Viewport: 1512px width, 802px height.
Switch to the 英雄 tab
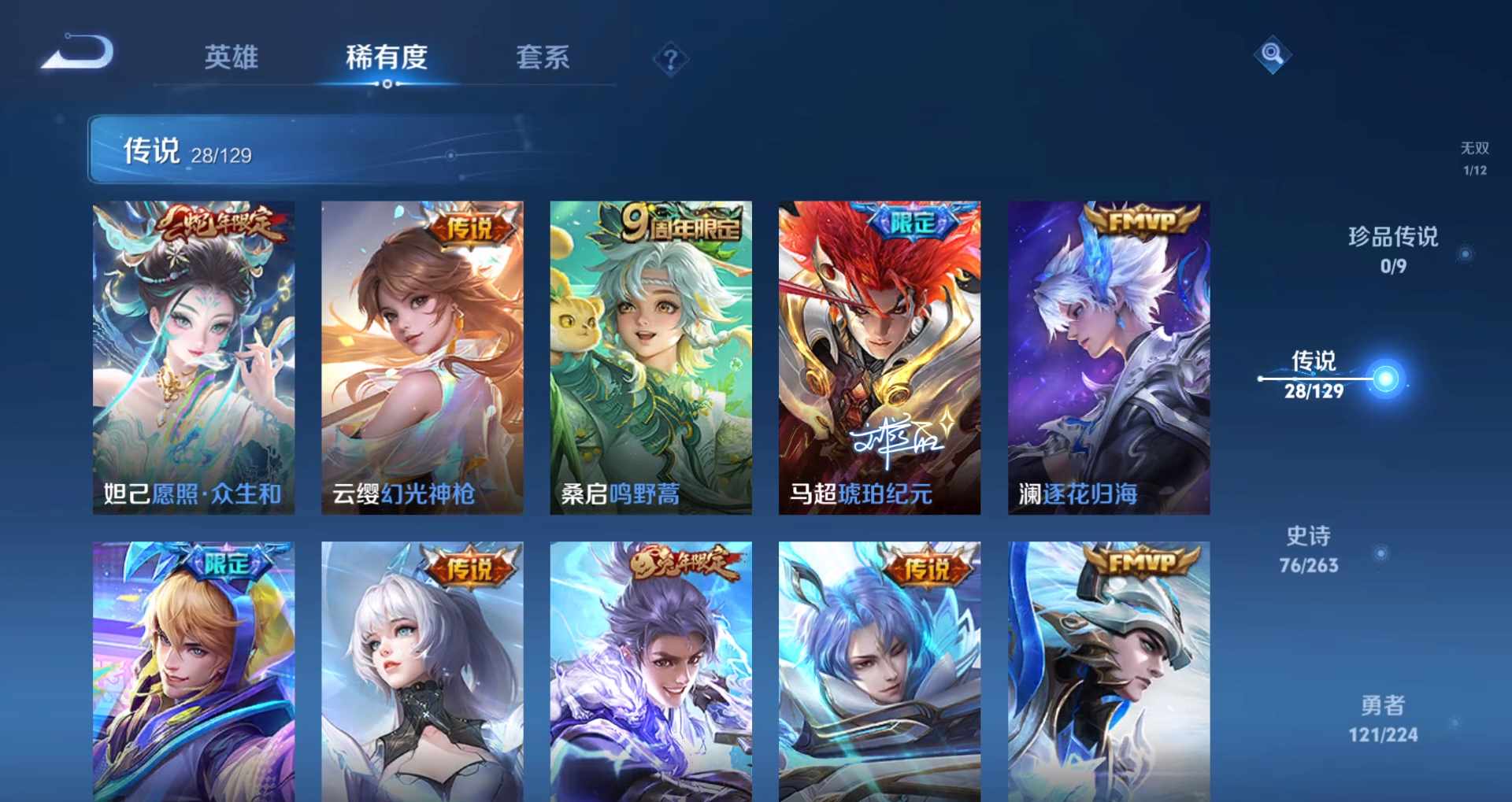click(231, 57)
